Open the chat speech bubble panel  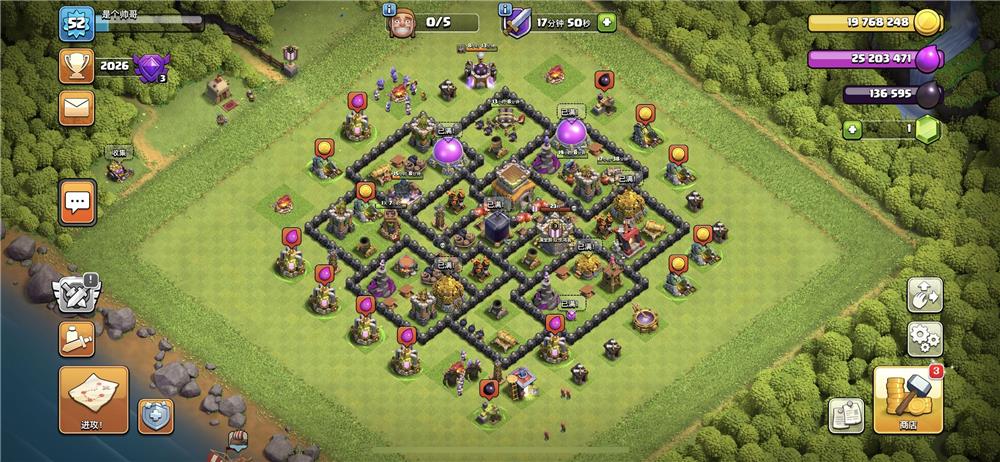pyautogui.click(x=77, y=203)
